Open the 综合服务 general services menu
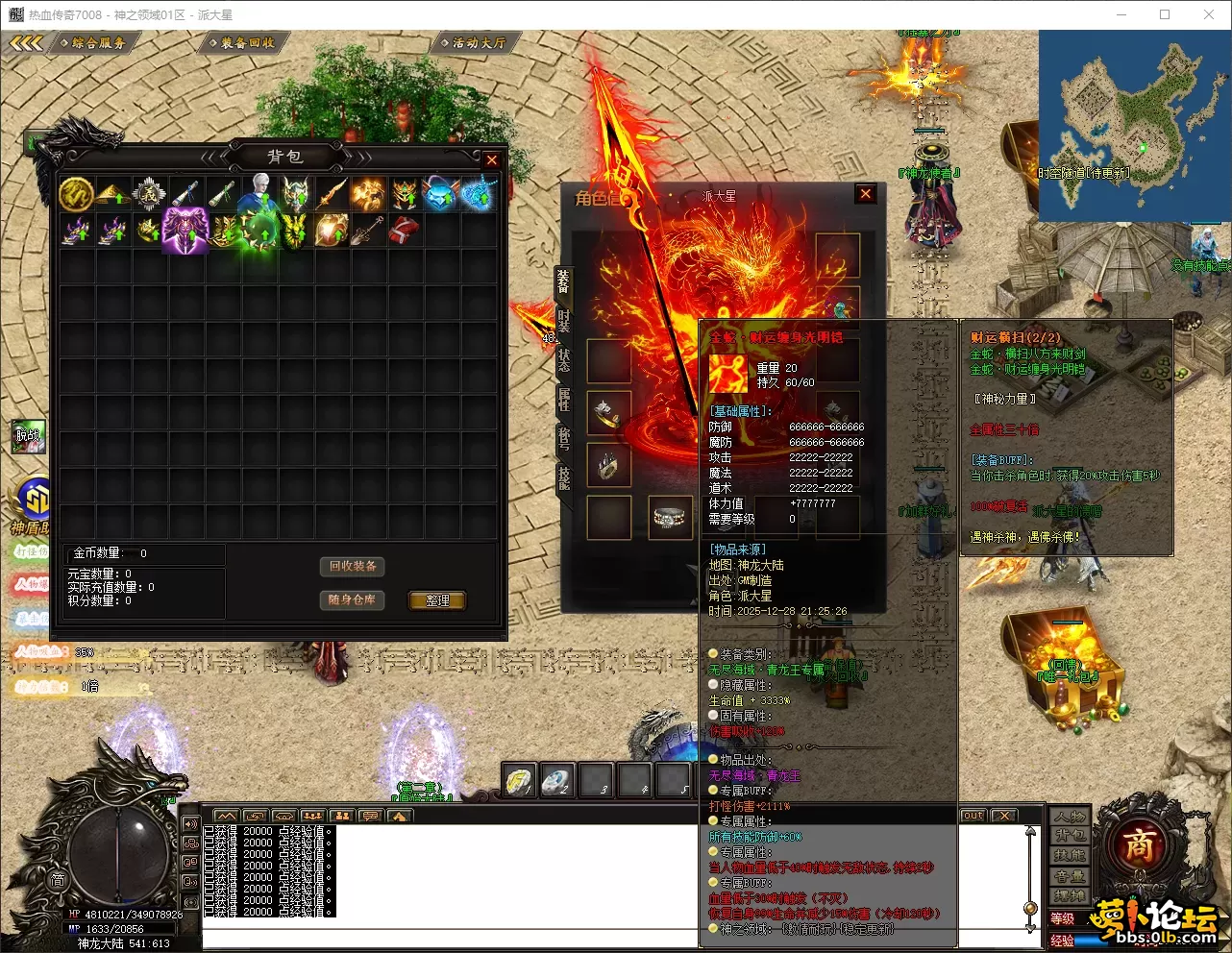This screenshot has height=953, width=1232. point(98,43)
